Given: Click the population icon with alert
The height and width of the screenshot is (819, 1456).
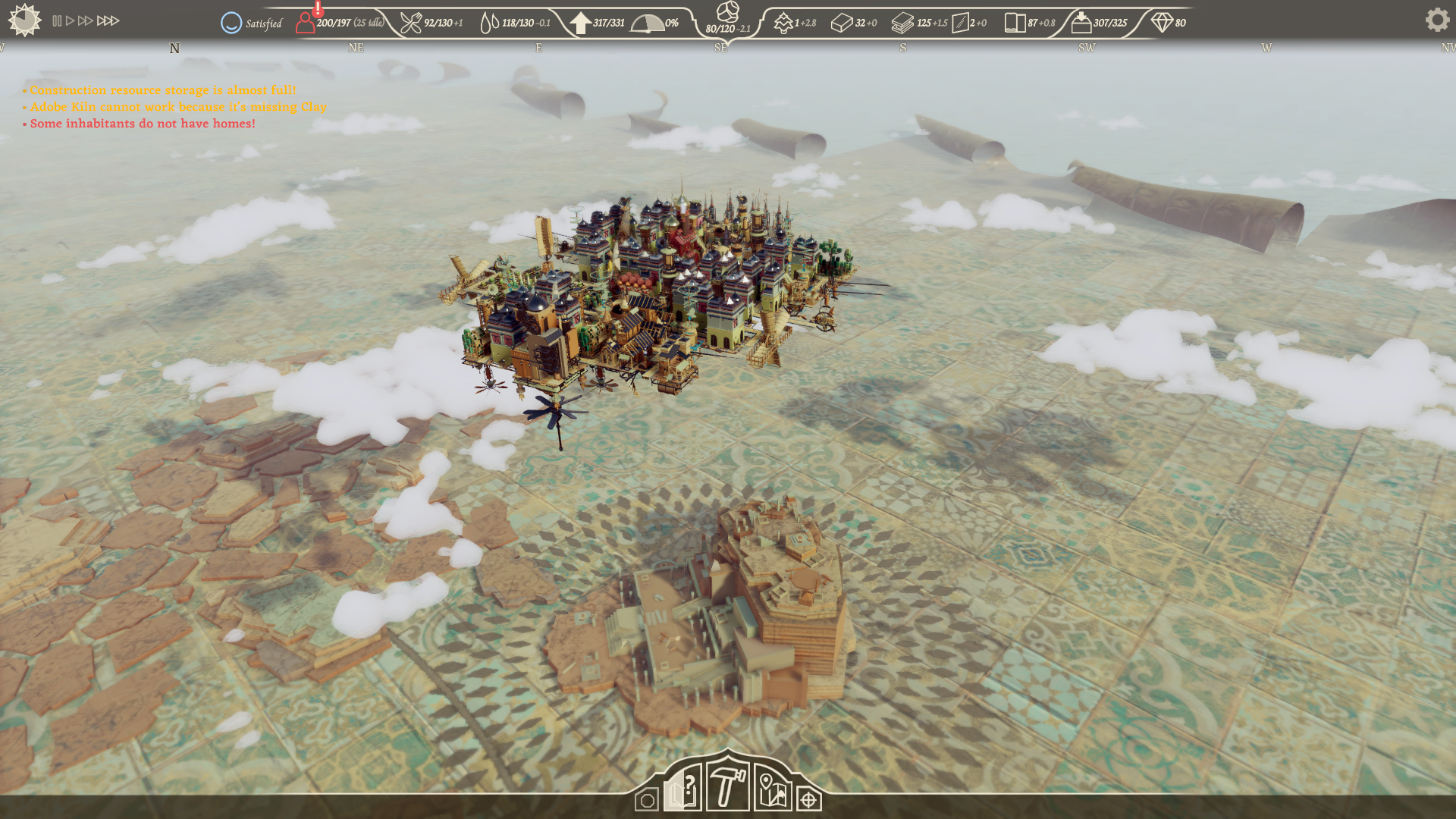Looking at the screenshot, I should pyautogui.click(x=306, y=22).
